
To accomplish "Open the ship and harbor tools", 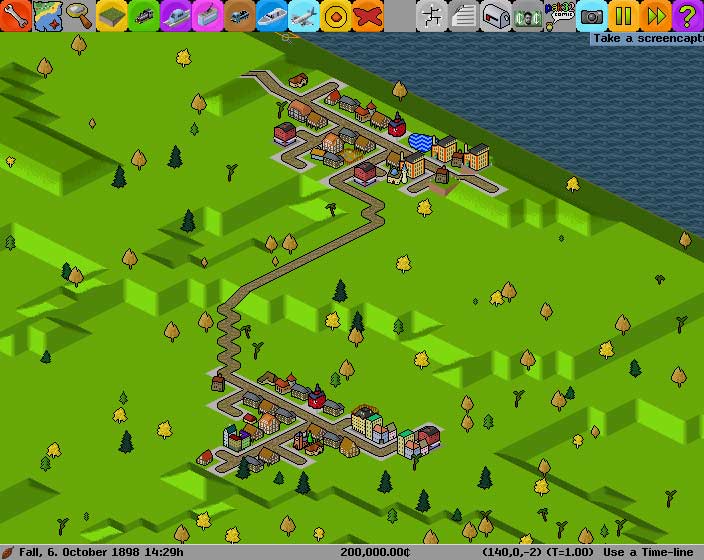I will pyautogui.click(x=271, y=15).
